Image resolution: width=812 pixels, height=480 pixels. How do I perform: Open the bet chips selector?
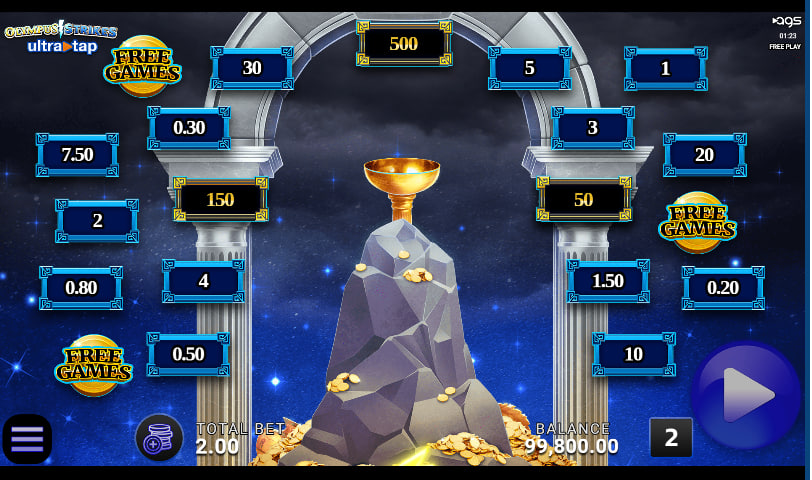pos(159,438)
